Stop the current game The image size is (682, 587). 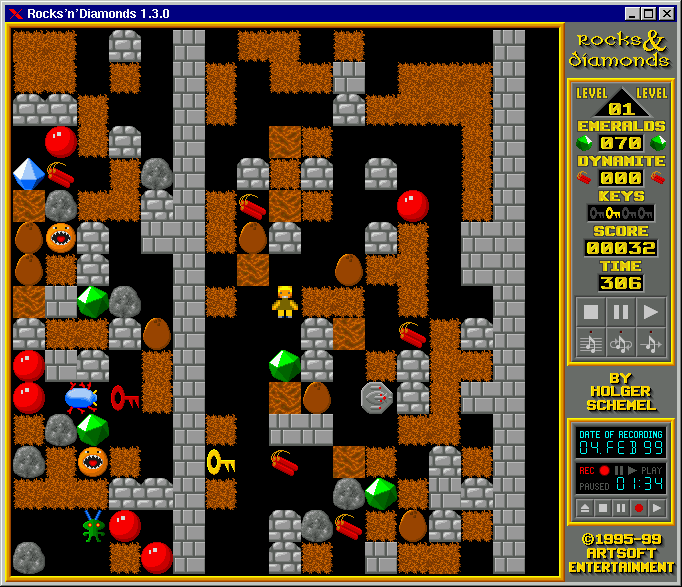point(591,312)
